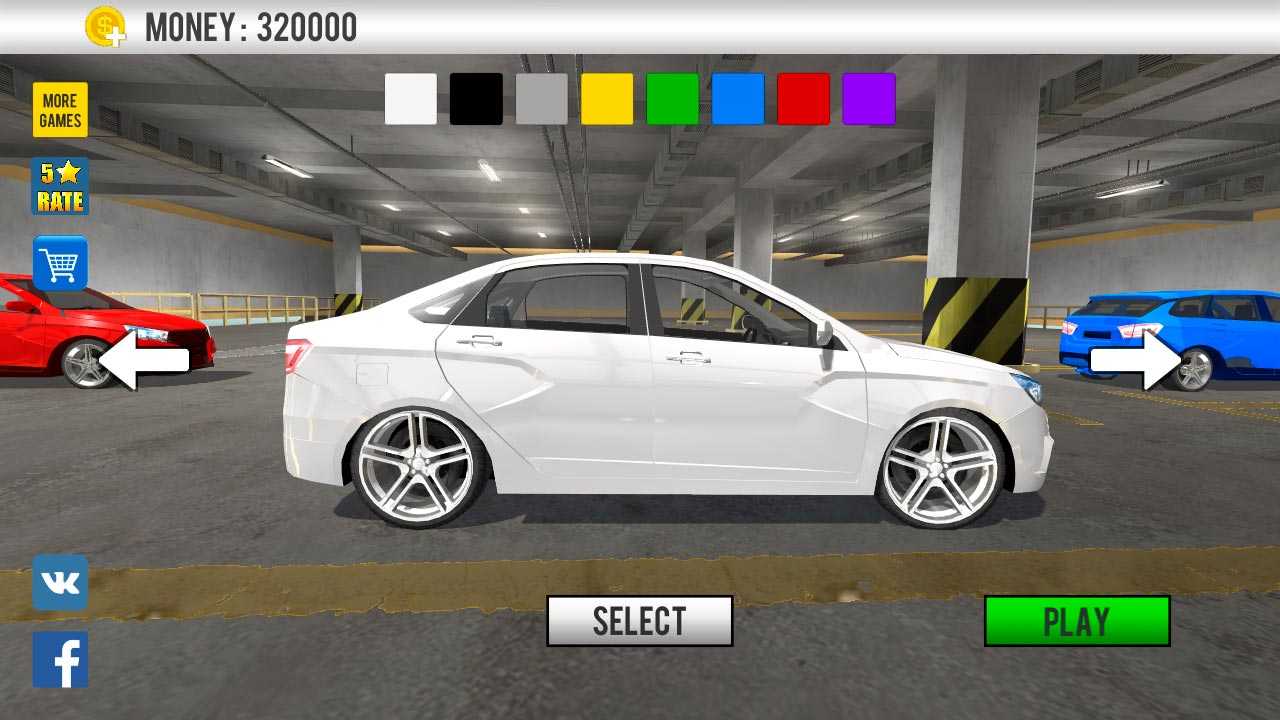Choose the green paint color

673,99
